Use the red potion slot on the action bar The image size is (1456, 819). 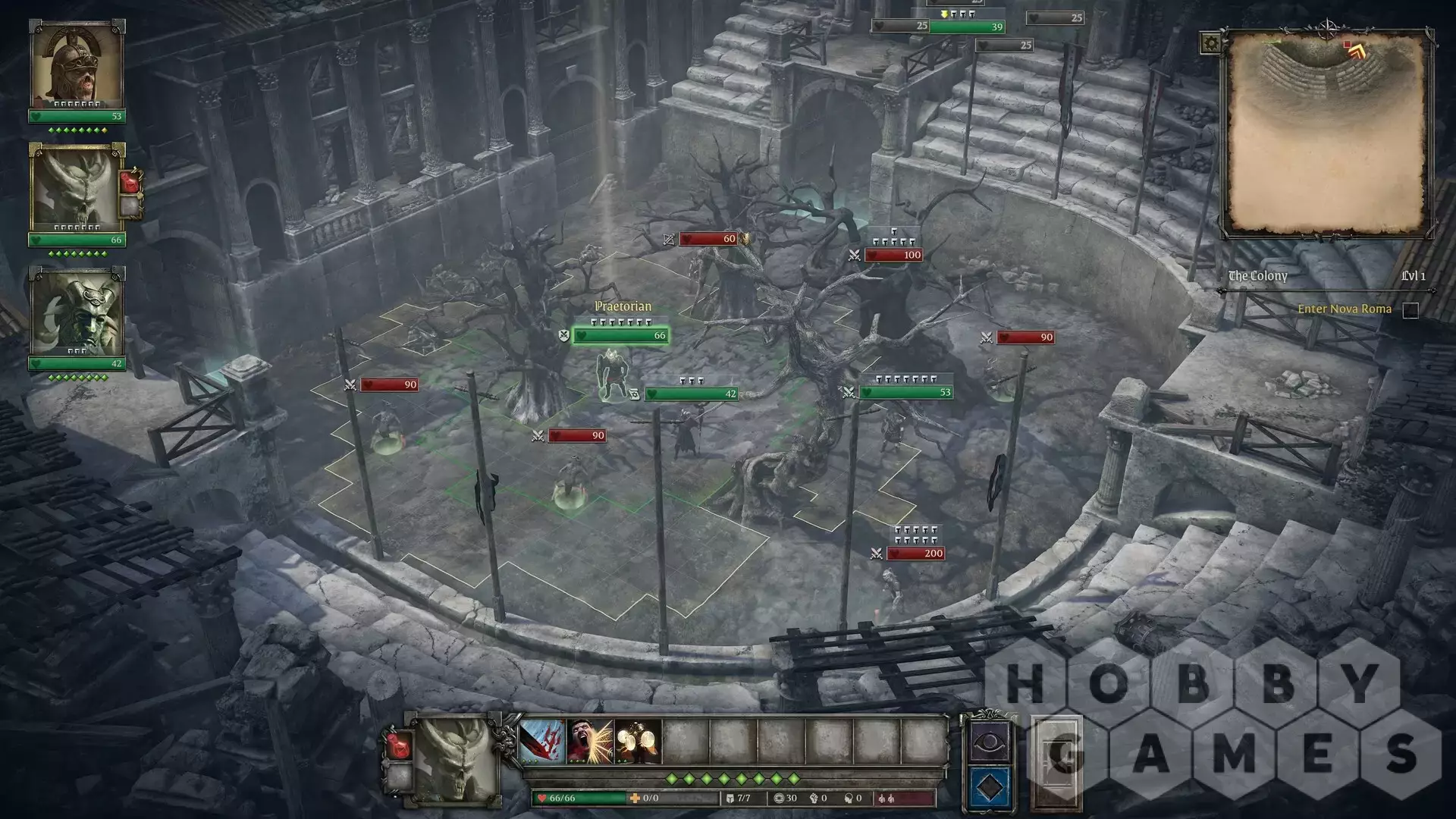(x=398, y=745)
